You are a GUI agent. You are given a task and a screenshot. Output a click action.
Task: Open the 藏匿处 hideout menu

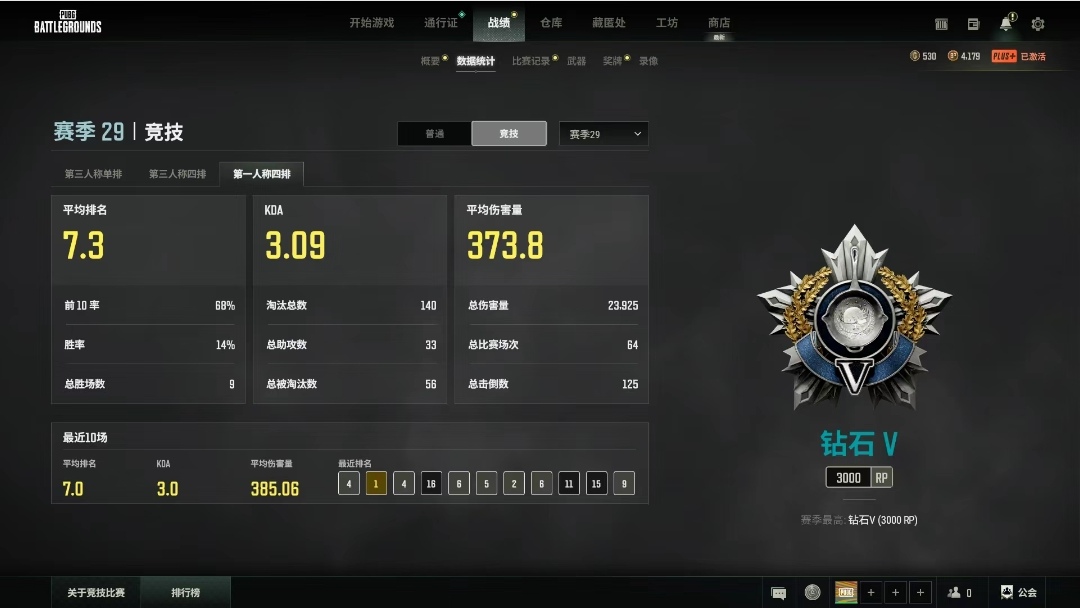tap(608, 23)
